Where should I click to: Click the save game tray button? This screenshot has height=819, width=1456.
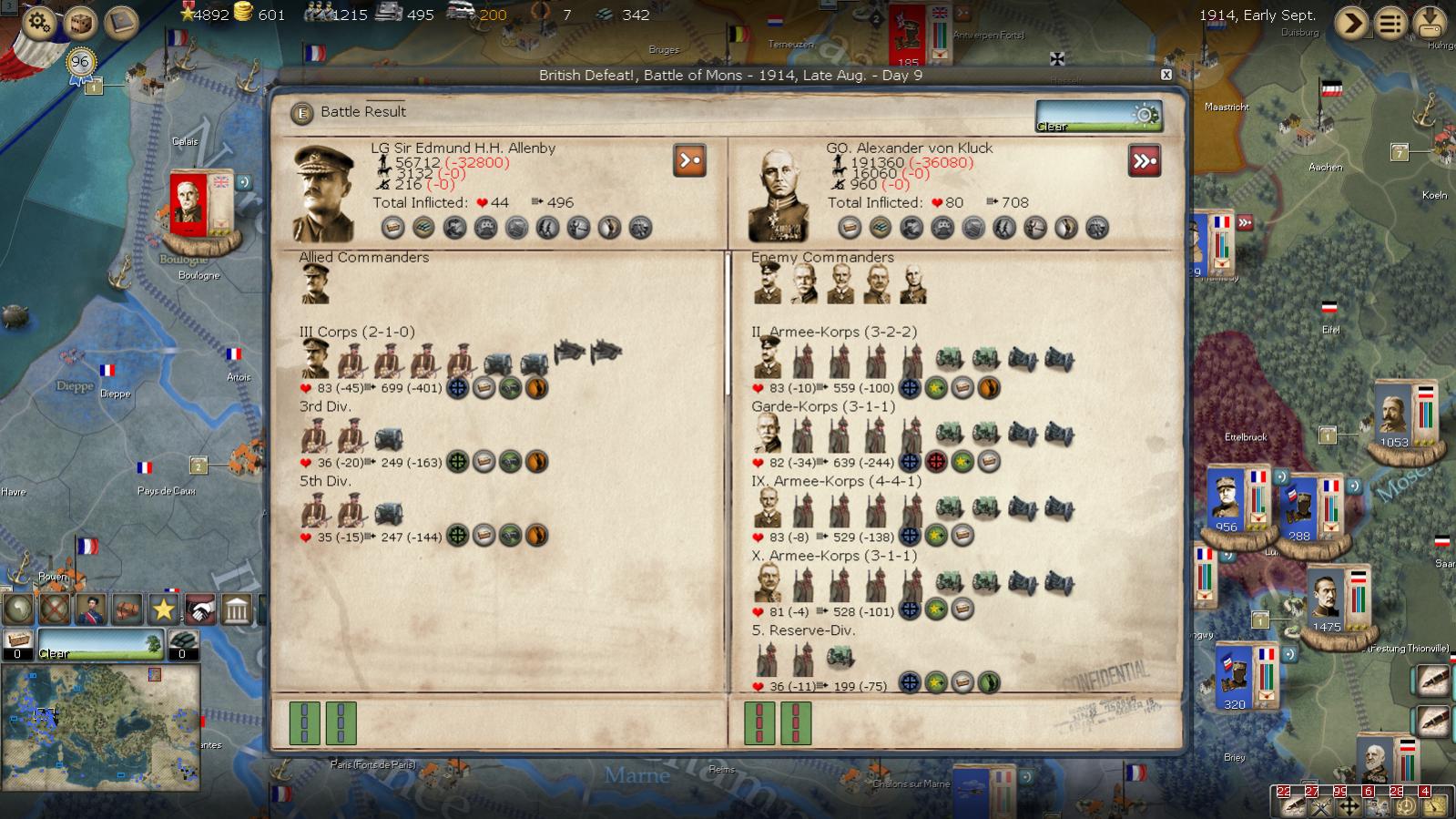pyautogui.click(x=1430, y=23)
